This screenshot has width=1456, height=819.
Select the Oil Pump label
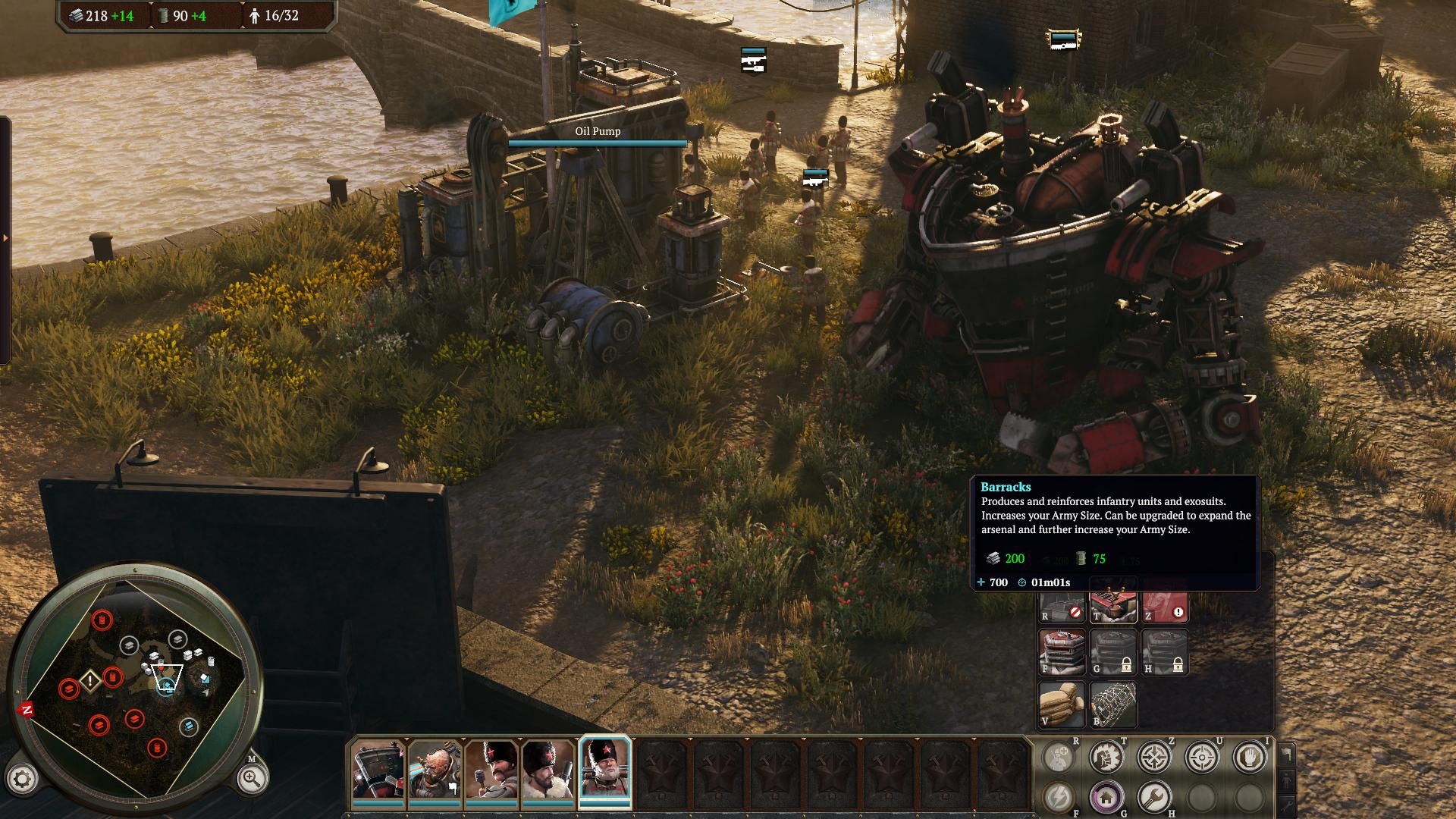598,131
